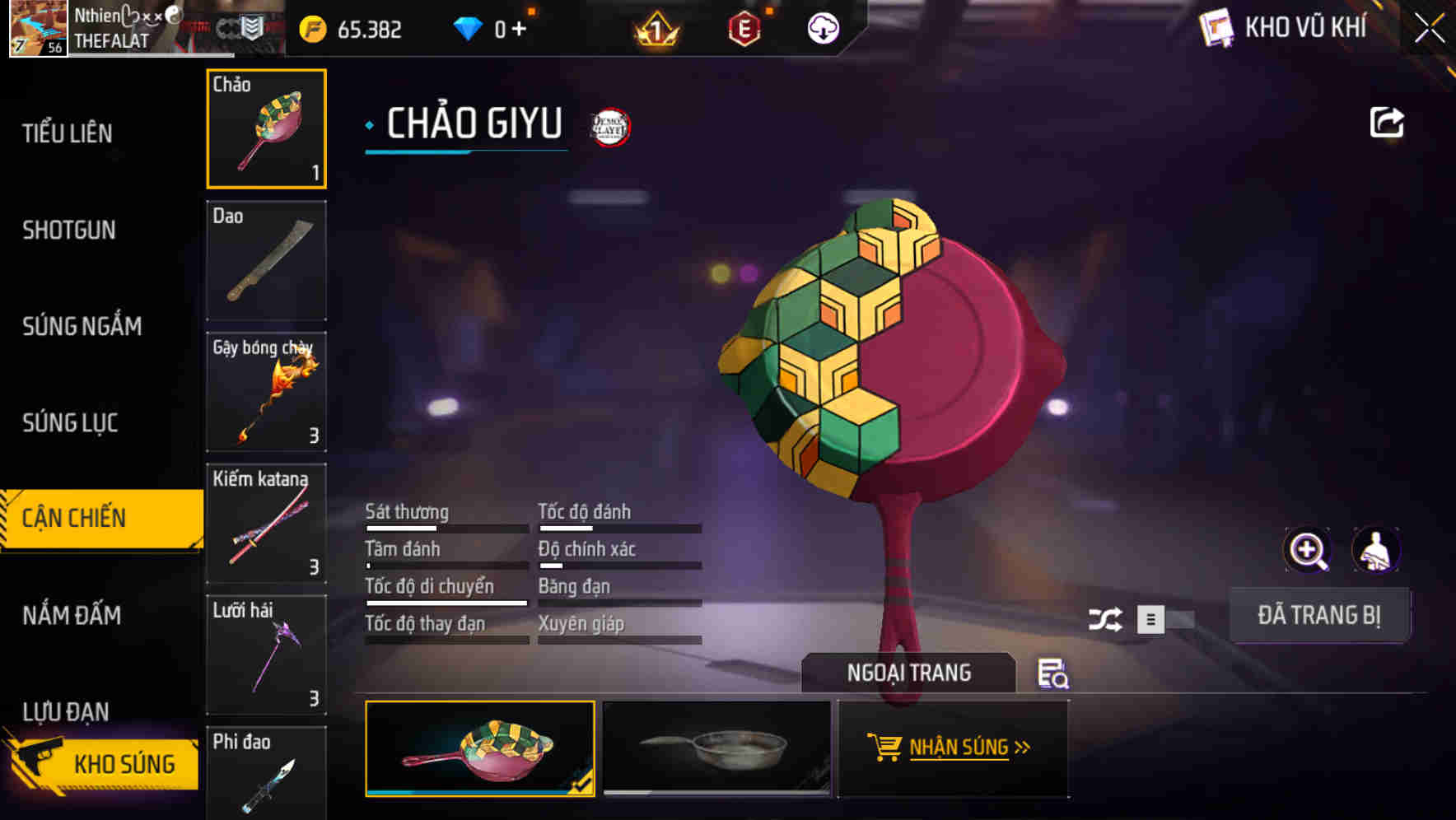Screen dimensions: 1456x820
Task: Open the magnifier zoom preview icon
Action: pos(1308,550)
